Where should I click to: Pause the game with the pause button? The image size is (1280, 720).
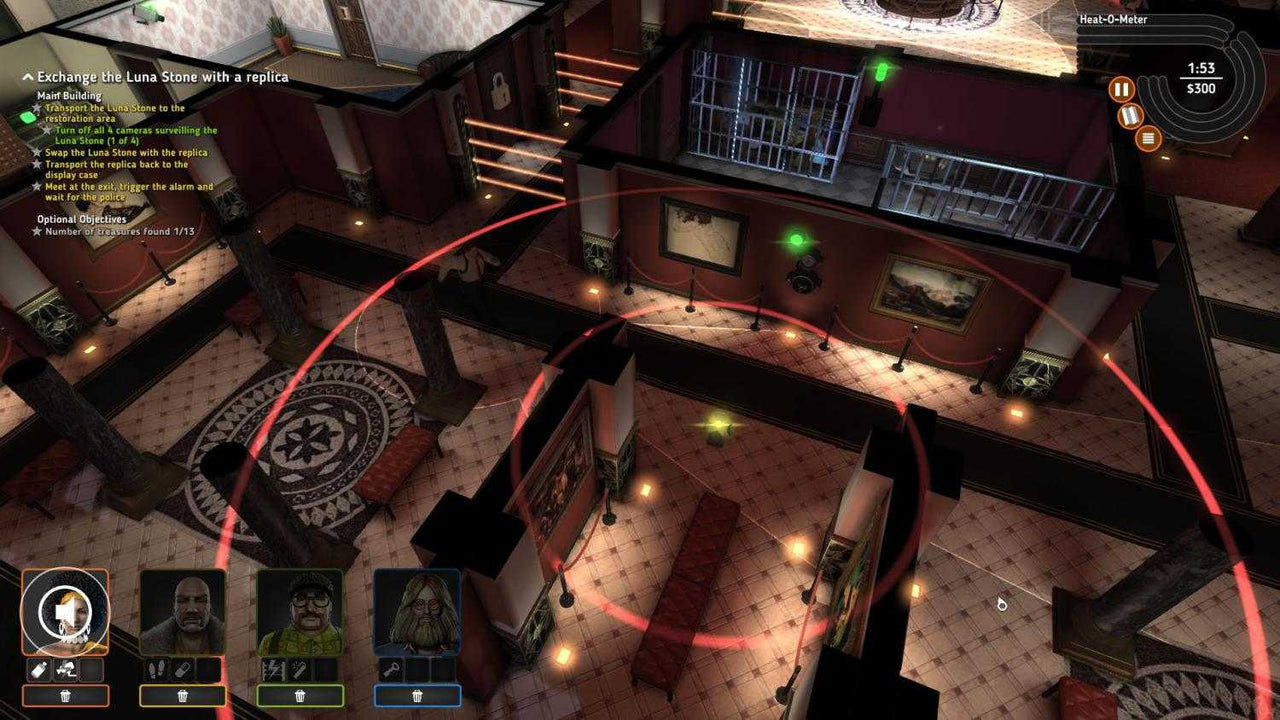[1122, 88]
